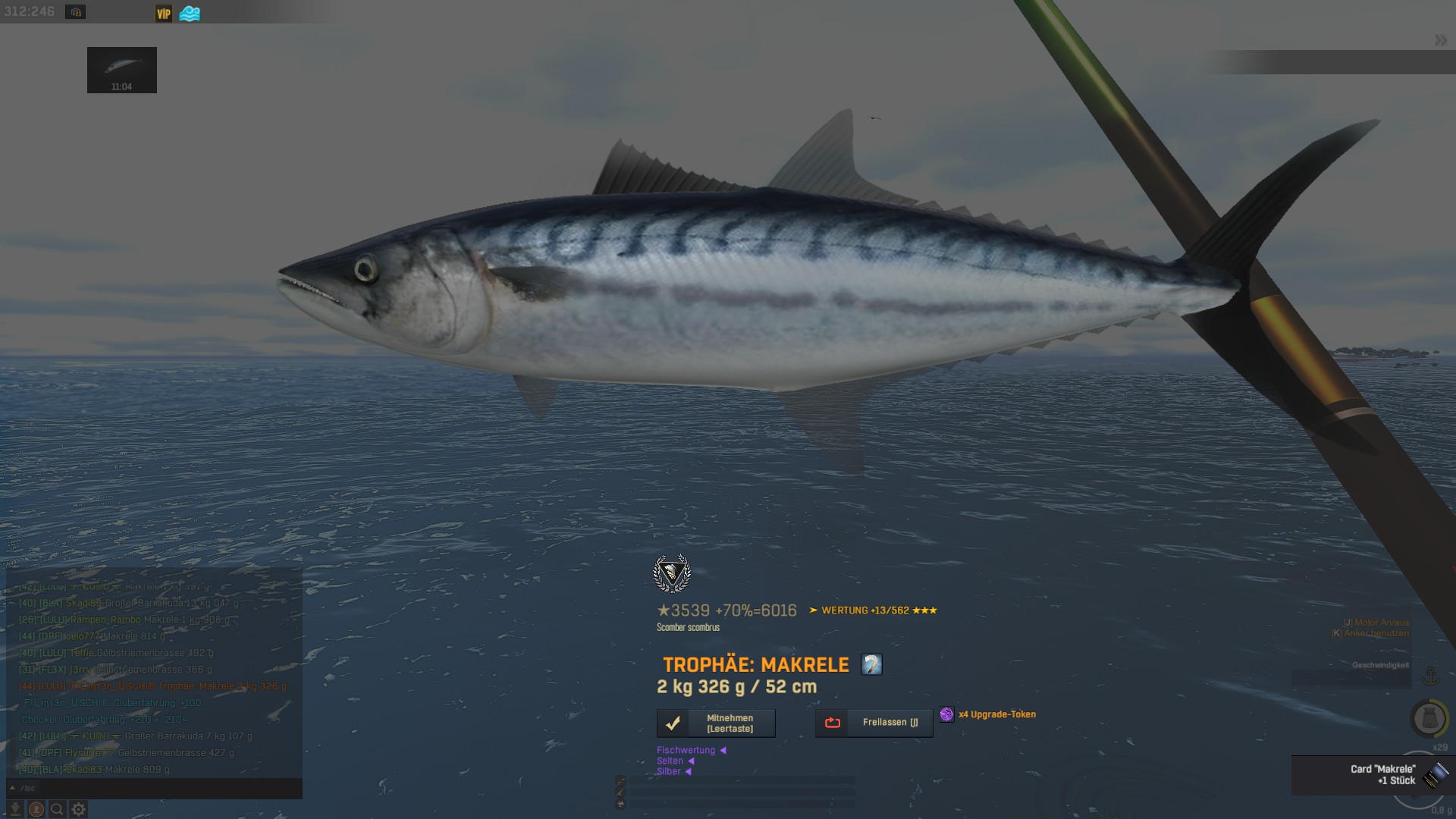Click the fish hook icon beside Trophäe: Makrele
Screen dimensions: 1456x819
[x=871, y=665]
